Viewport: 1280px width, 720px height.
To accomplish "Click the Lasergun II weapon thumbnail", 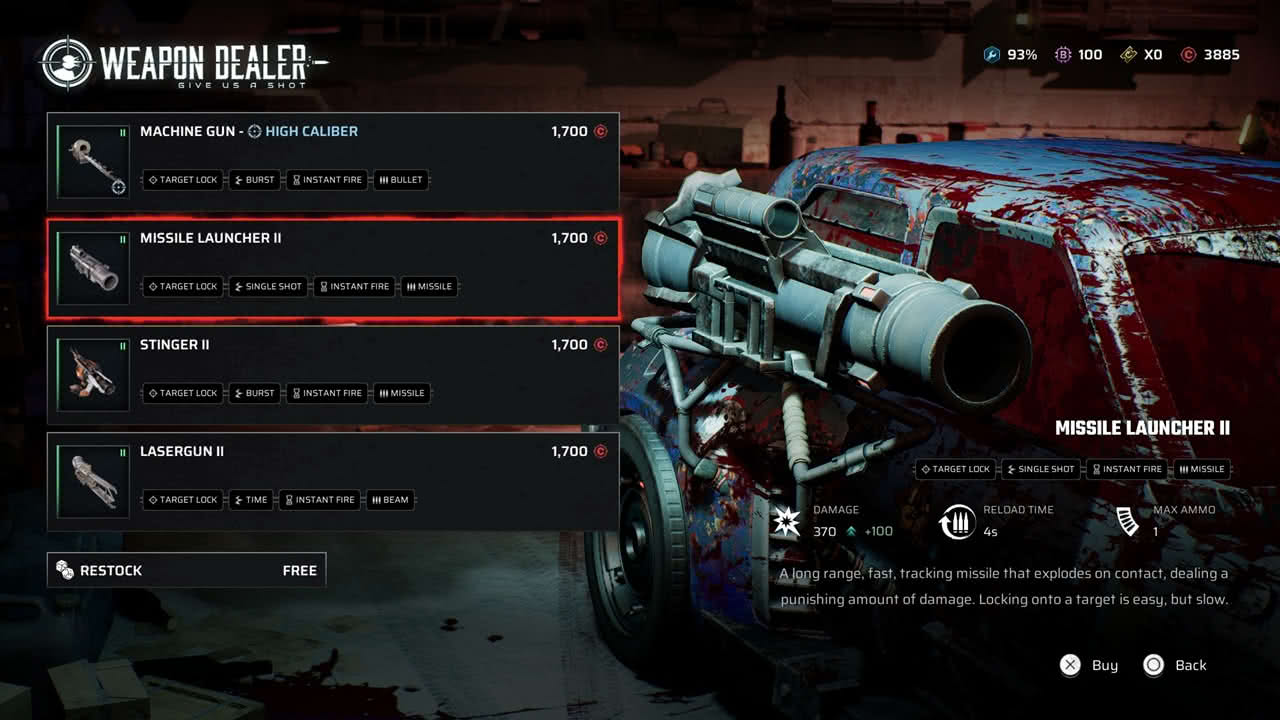I will [93, 481].
